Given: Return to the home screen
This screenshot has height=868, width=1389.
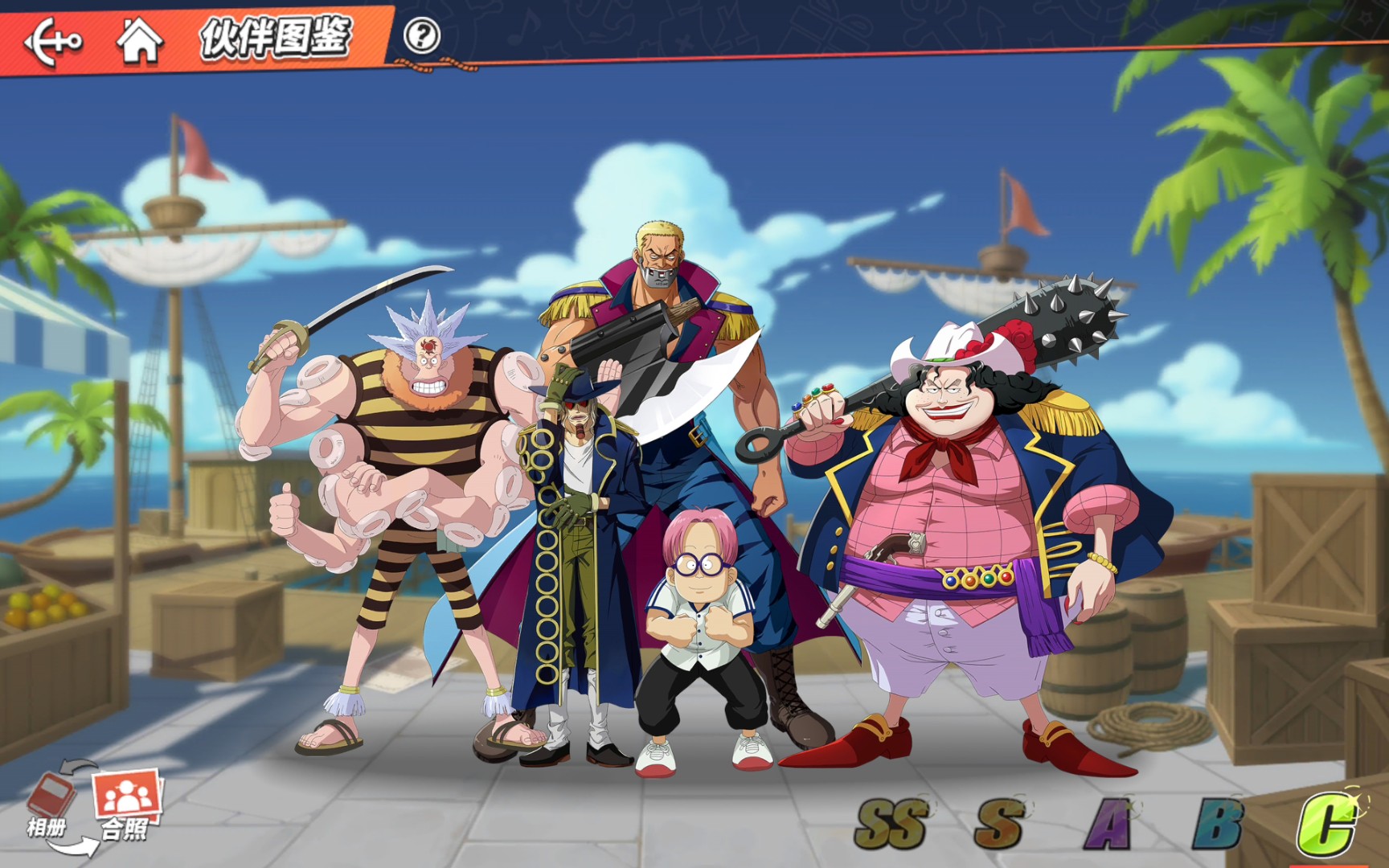Looking at the screenshot, I should [139, 40].
